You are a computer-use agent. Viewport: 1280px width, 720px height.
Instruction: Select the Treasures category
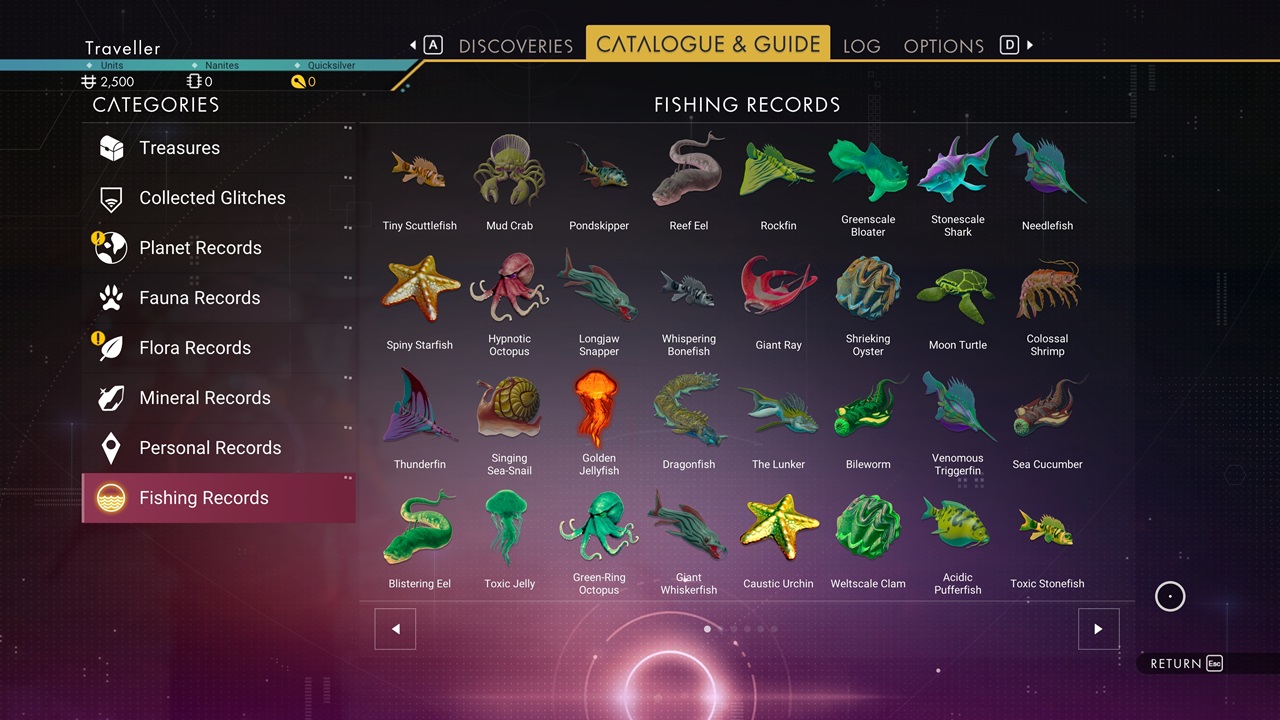tap(179, 148)
